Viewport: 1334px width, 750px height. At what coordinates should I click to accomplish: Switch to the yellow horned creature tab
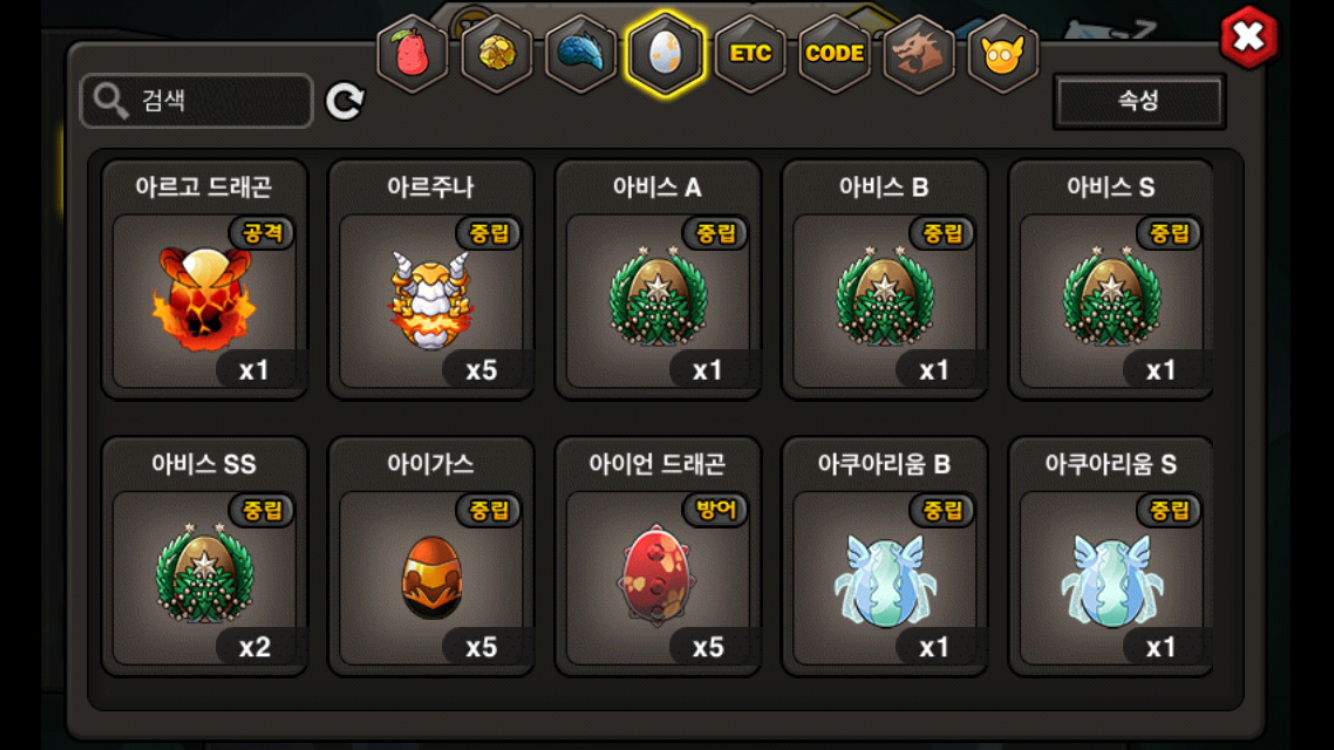(1003, 54)
